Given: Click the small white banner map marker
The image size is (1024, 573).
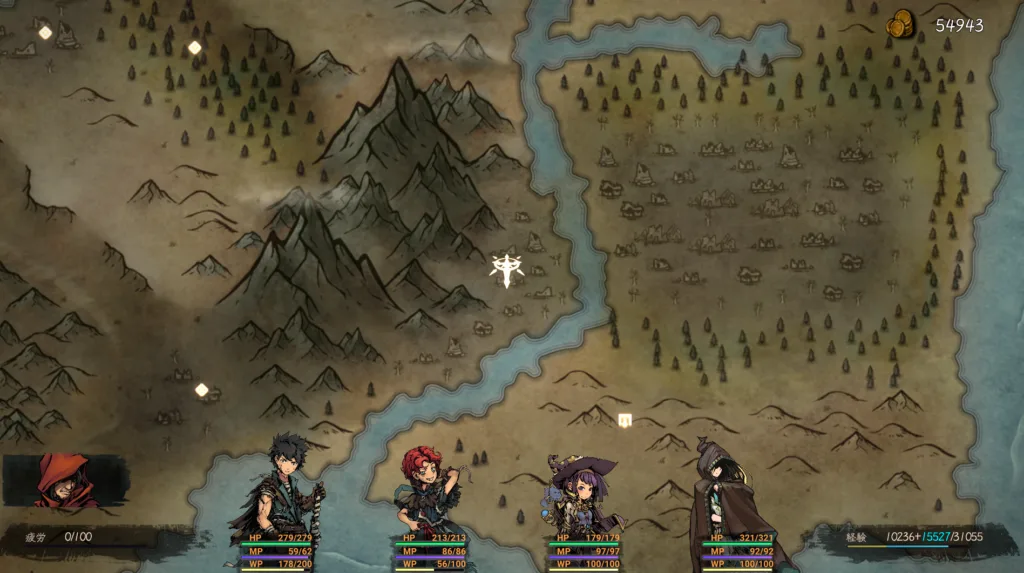Looking at the screenshot, I should pyautogui.click(x=626, y=421).
